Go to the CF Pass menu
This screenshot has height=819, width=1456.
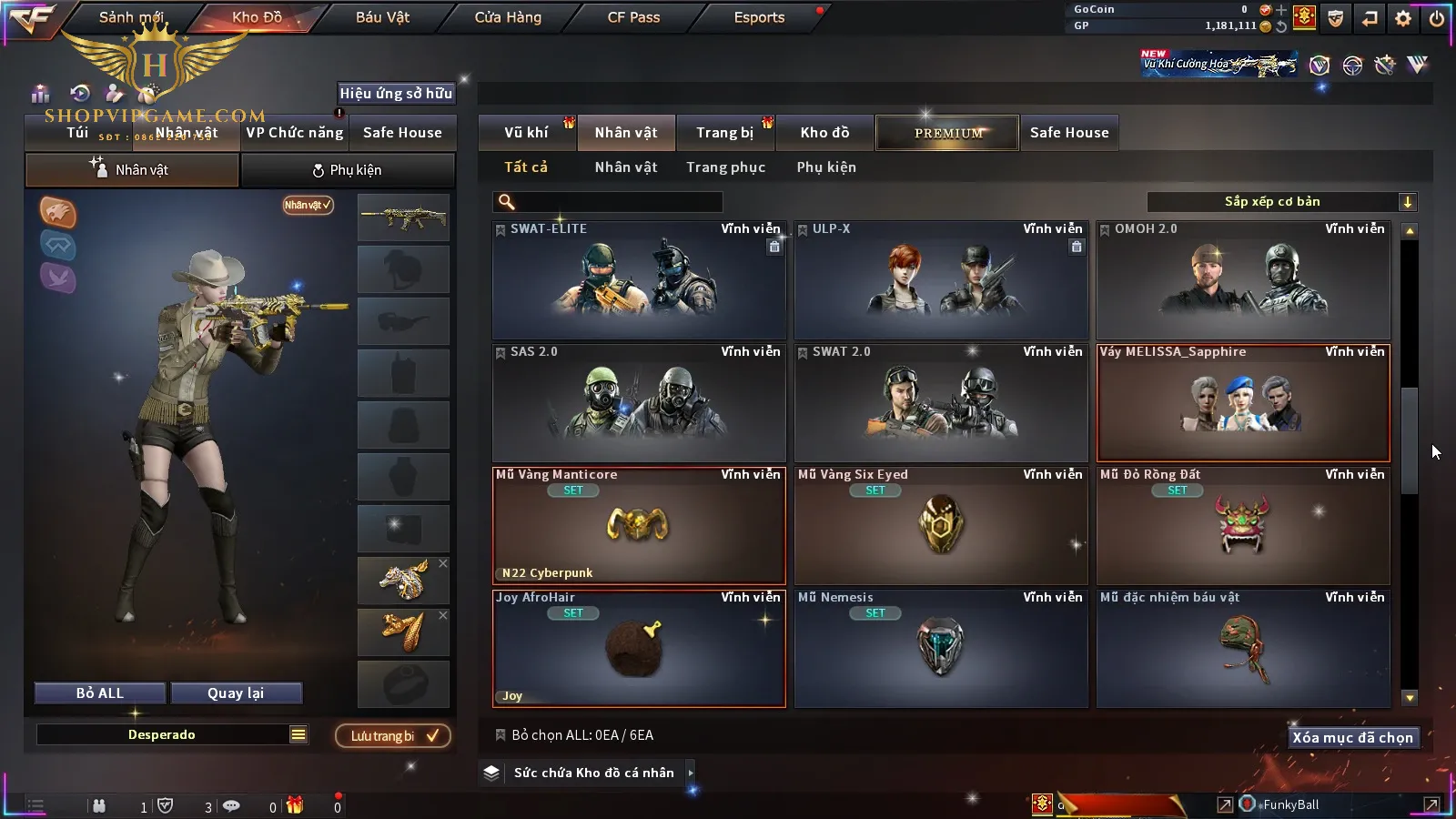633,17
